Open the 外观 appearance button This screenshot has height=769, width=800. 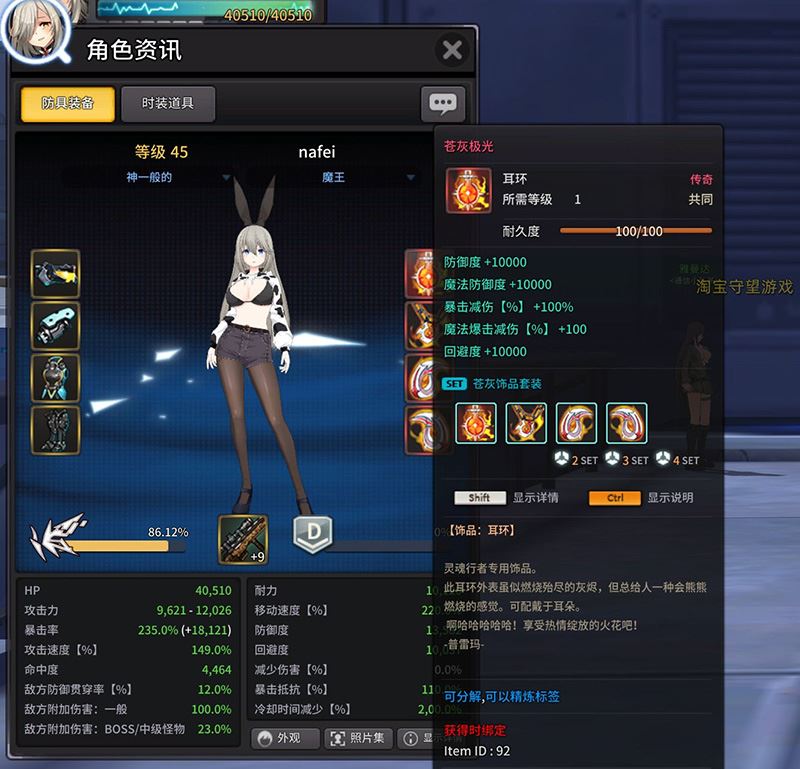[286, 738]
